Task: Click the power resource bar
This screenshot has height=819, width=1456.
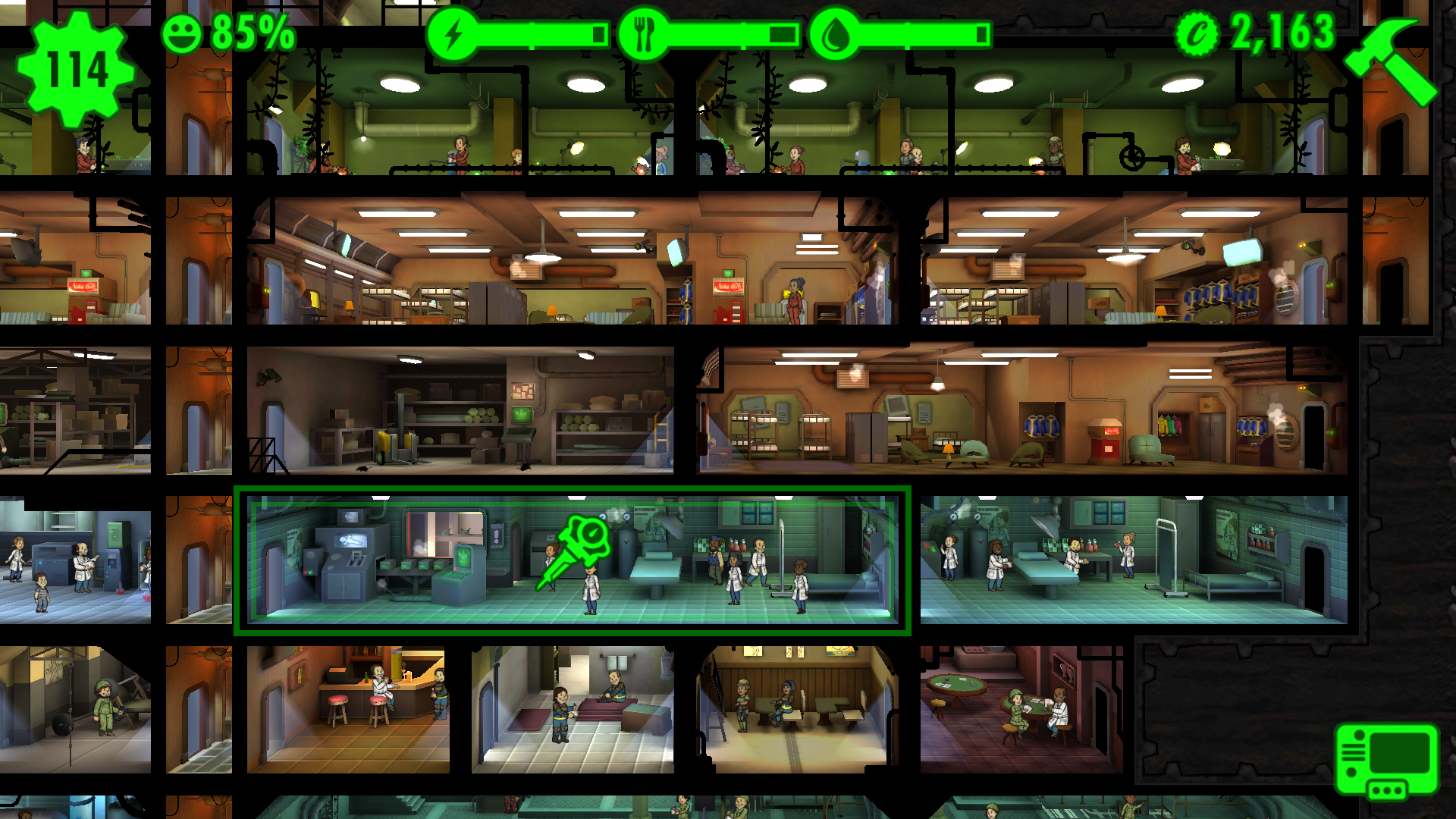Action: tap(531, 32)
